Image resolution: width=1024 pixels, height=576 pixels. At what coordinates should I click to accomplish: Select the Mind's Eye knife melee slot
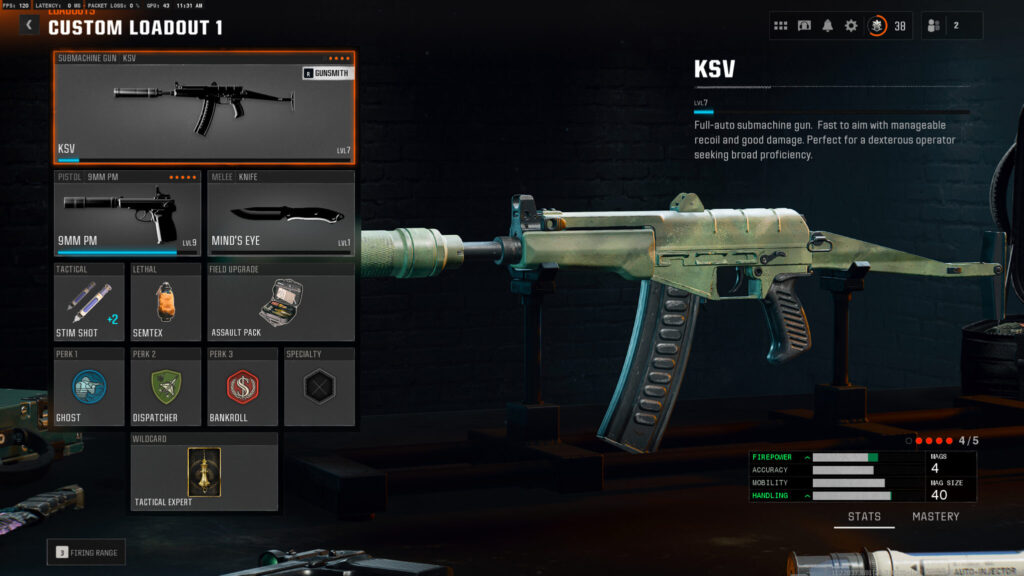pyautogui.click(x=281, y=213)
